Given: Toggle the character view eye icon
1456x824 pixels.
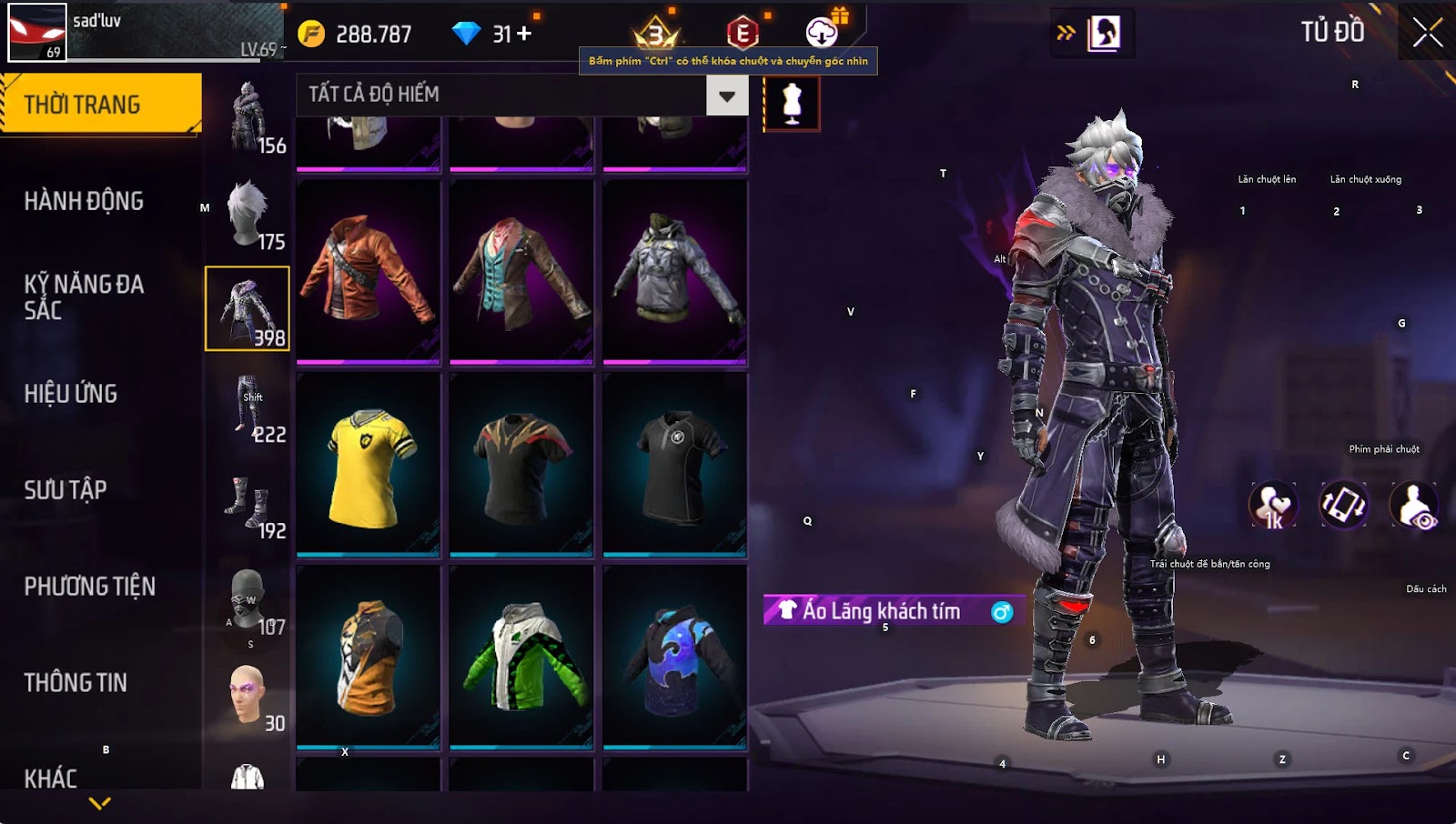Looking at the screenshot, I should click(x=1414, y=506).
